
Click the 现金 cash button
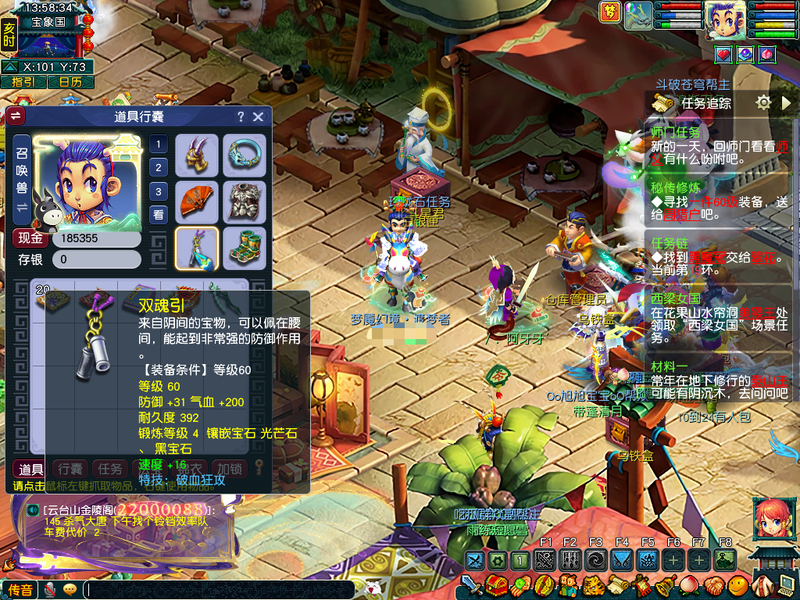pos(29,239)
